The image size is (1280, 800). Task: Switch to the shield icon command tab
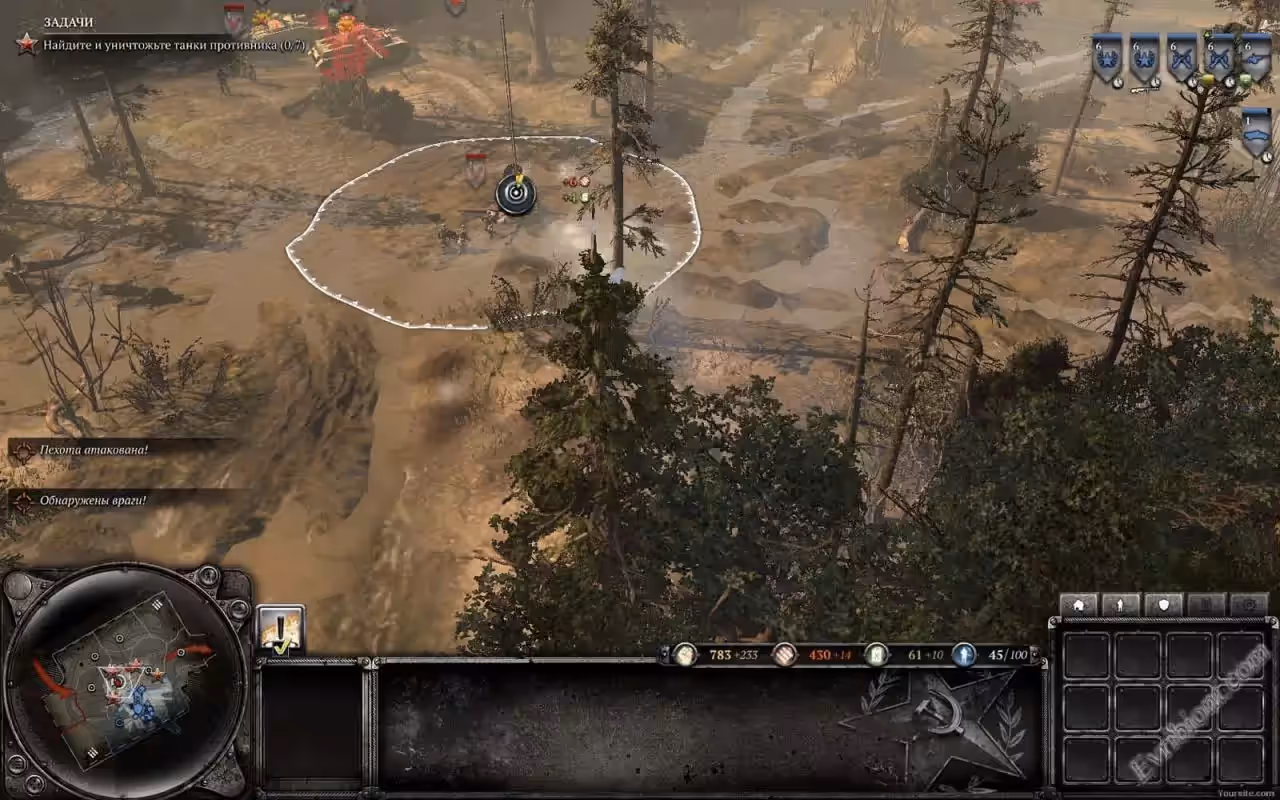[1163, 605]
